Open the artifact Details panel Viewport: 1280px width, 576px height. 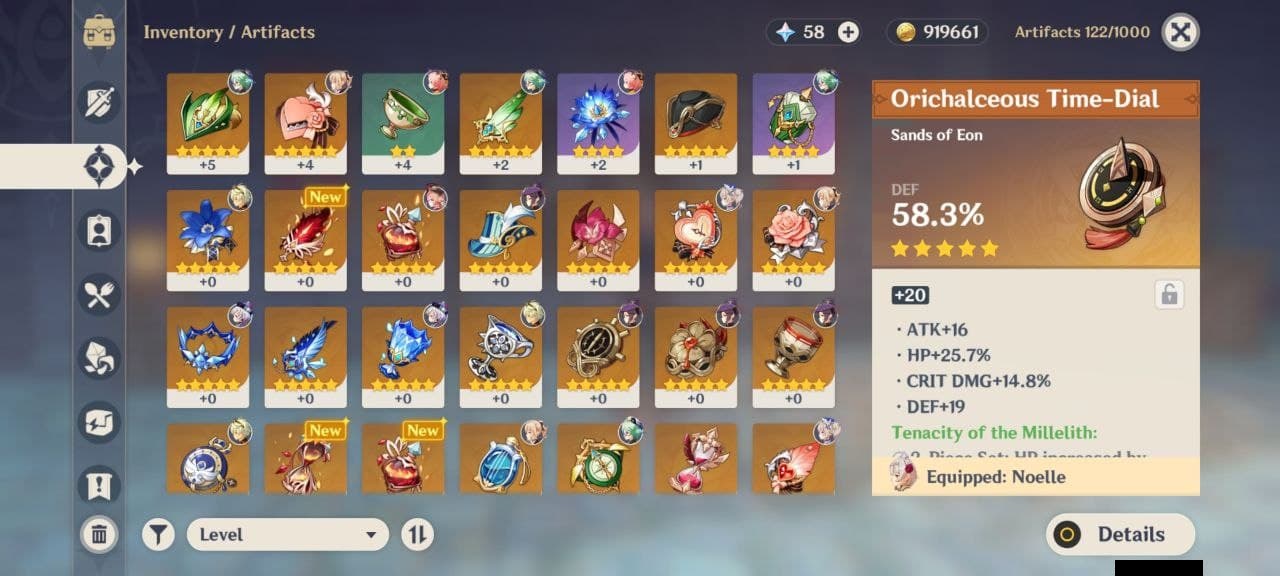point(1120,534)
